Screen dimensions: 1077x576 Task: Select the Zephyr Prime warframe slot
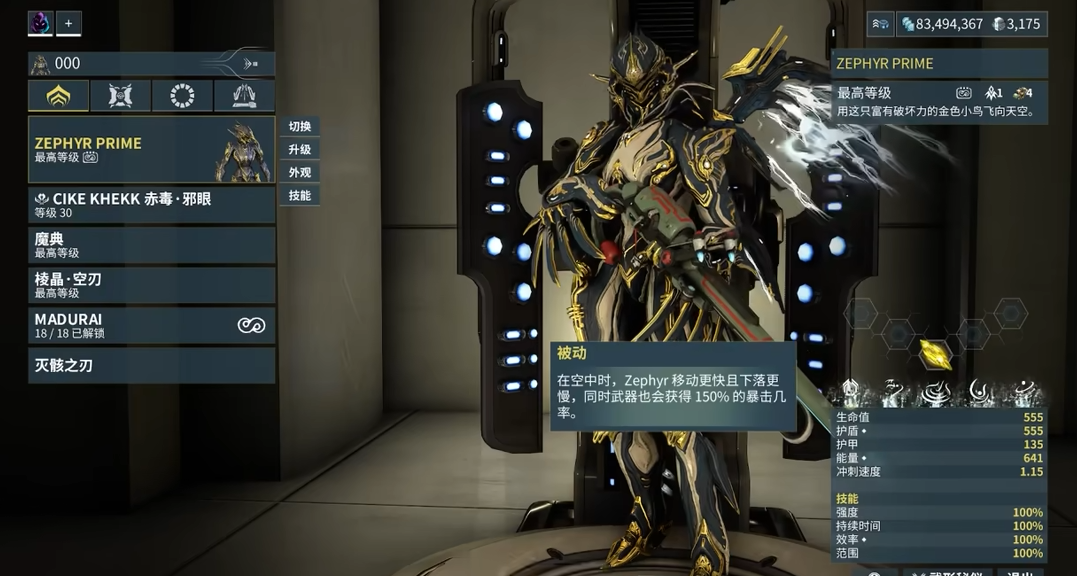(151, 150)
